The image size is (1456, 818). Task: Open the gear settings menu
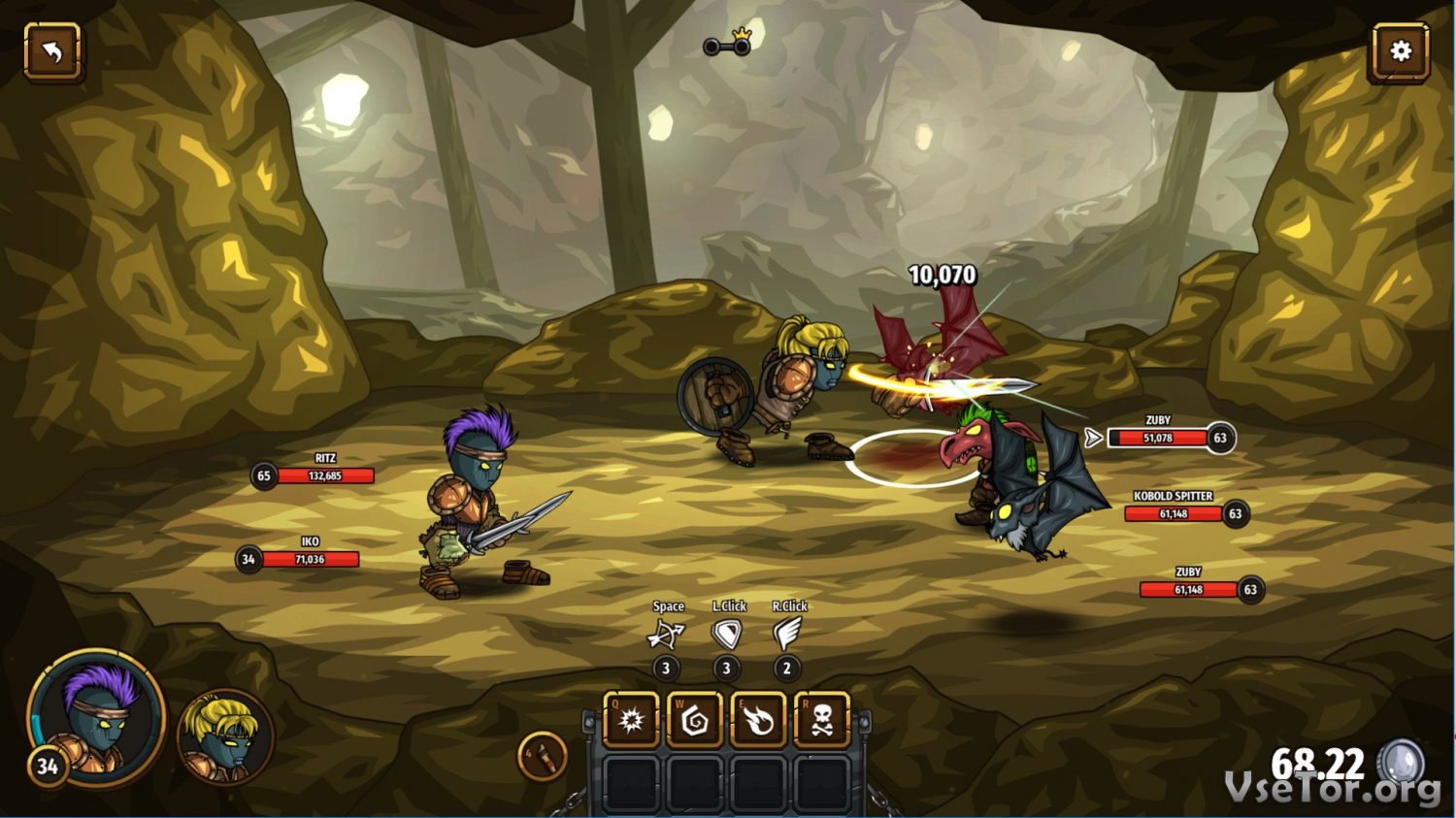[1400, 51]
